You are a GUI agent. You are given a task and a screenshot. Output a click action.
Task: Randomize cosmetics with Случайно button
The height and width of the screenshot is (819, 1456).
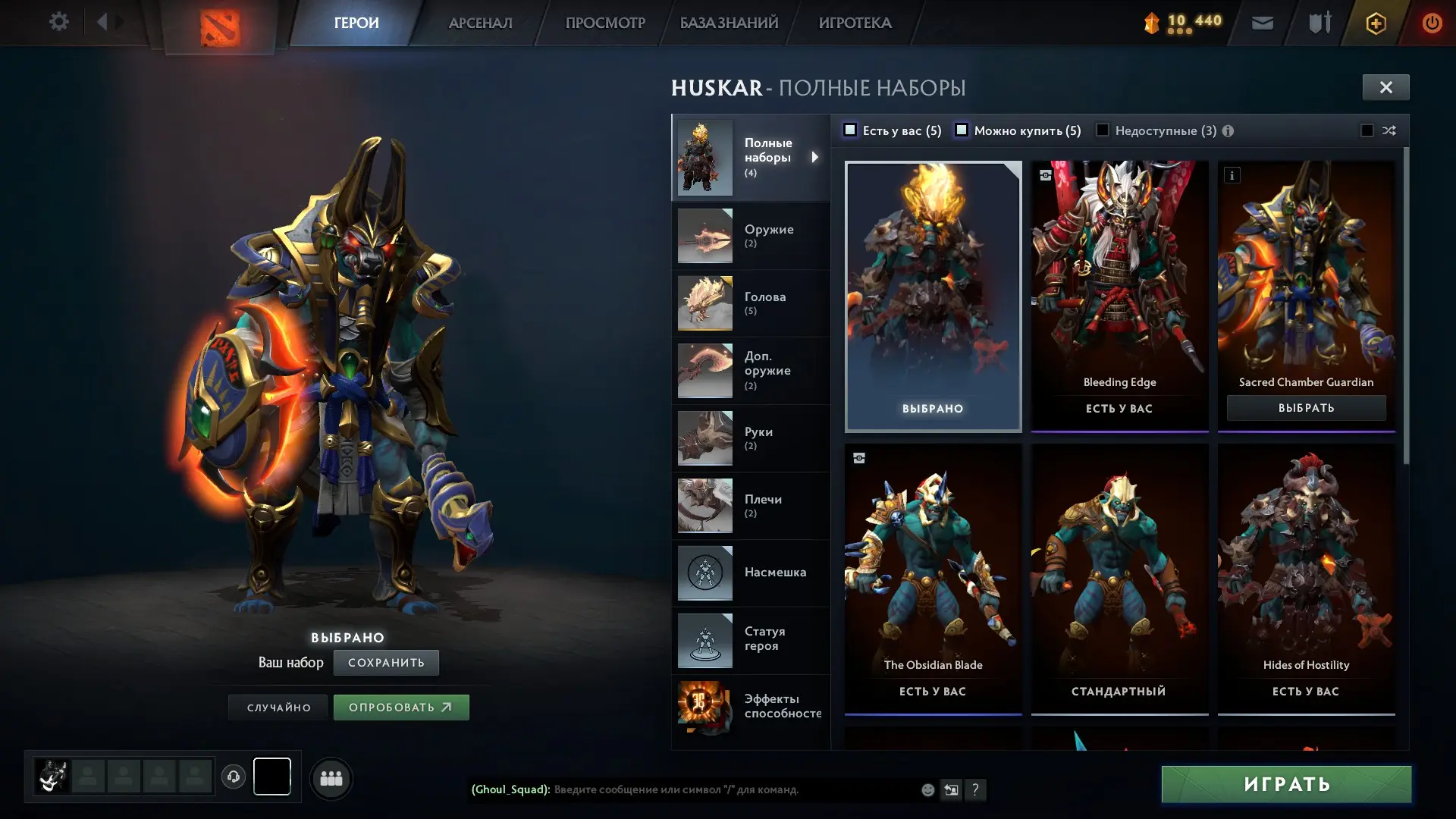(x=278, y=708)
